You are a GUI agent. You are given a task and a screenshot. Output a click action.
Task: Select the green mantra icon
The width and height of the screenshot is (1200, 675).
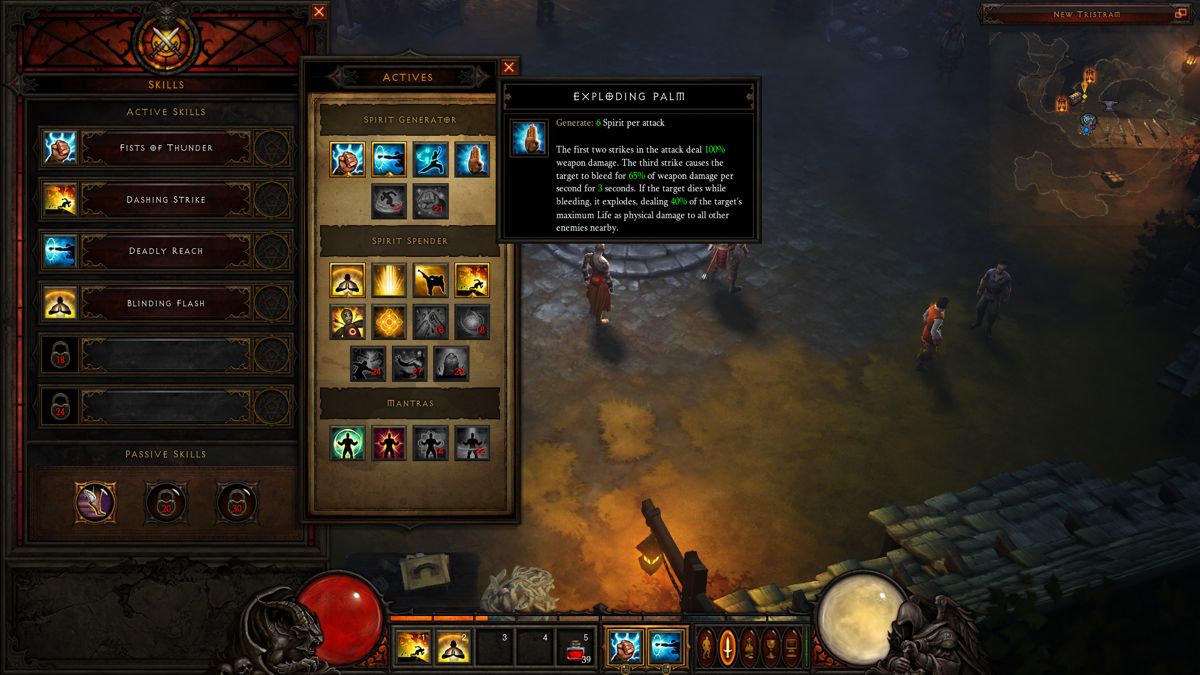(x=348, y=443)
